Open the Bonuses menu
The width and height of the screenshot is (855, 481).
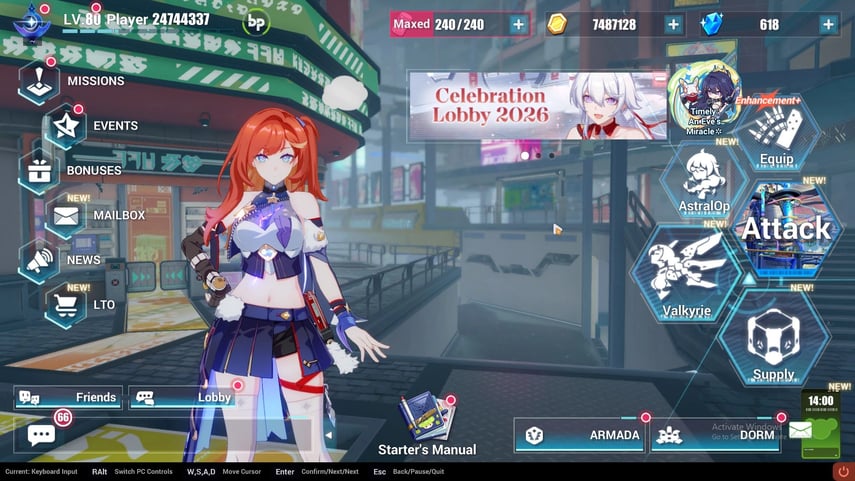point(40,170)
